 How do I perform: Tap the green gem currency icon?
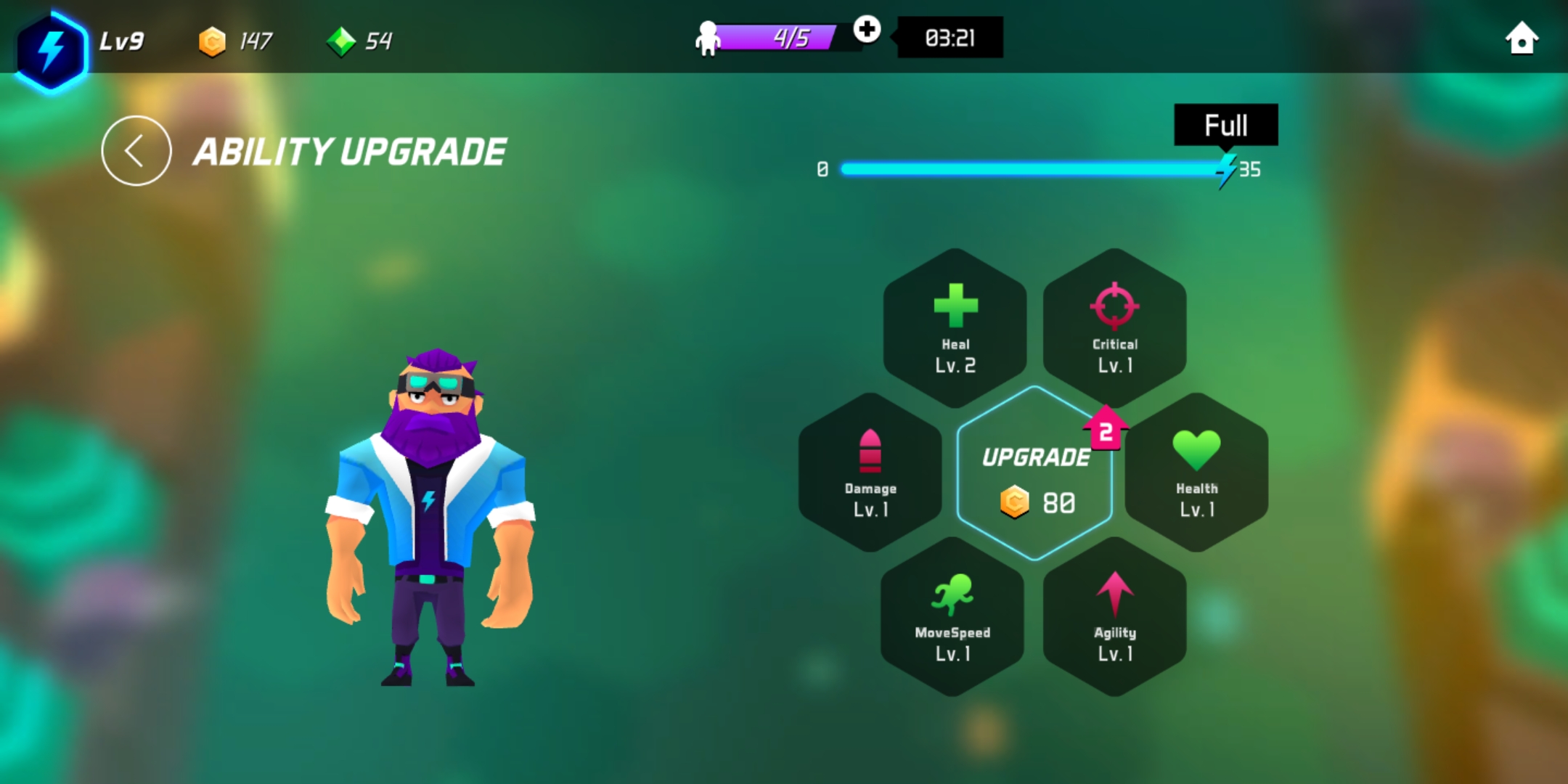[x=341, y=41]
